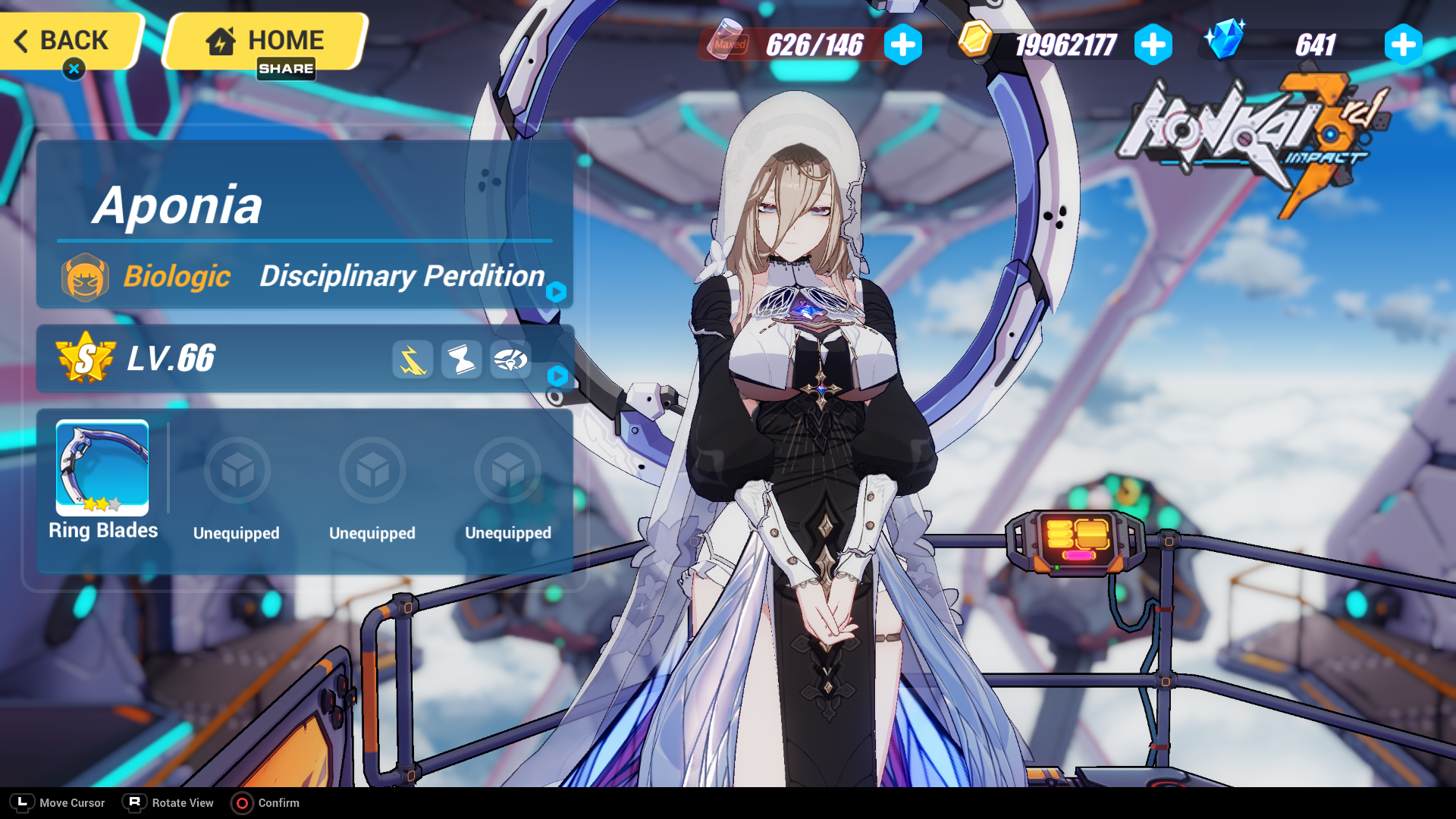This screenshot has width=1456, height=819.
Task: Open the third trait icon next to hourglass
Action: tap(510, 360)
